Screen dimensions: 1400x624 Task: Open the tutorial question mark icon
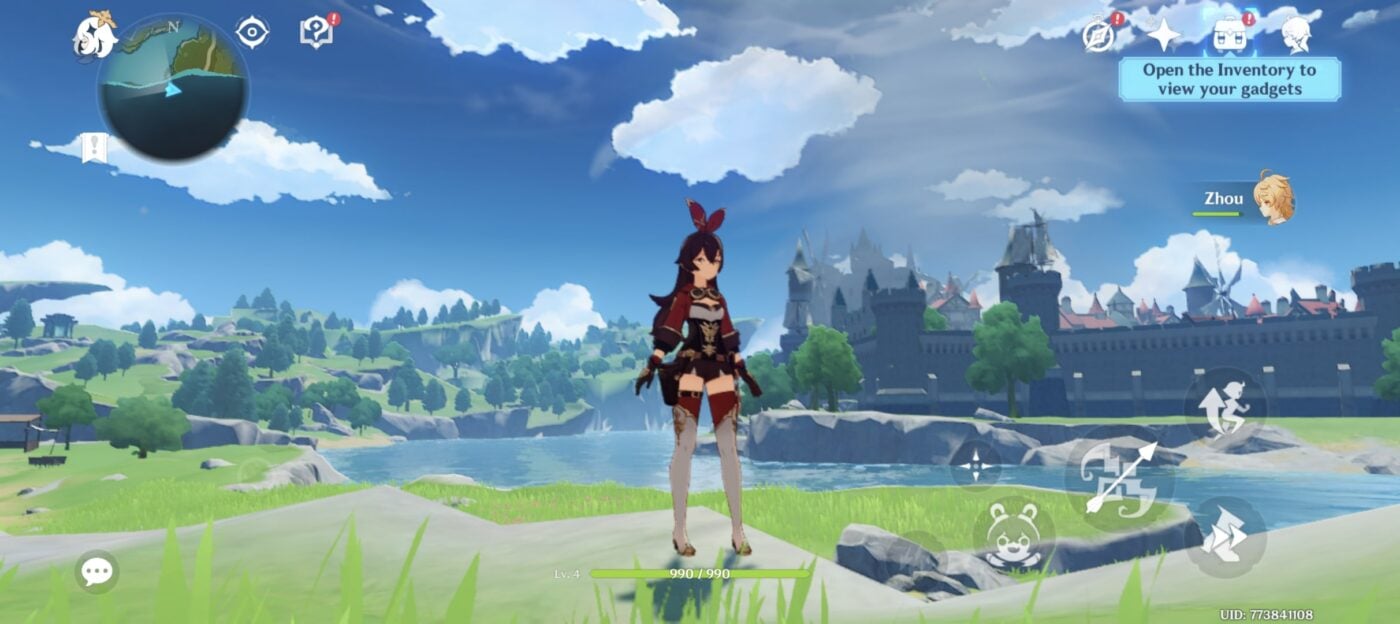(317, 33)
